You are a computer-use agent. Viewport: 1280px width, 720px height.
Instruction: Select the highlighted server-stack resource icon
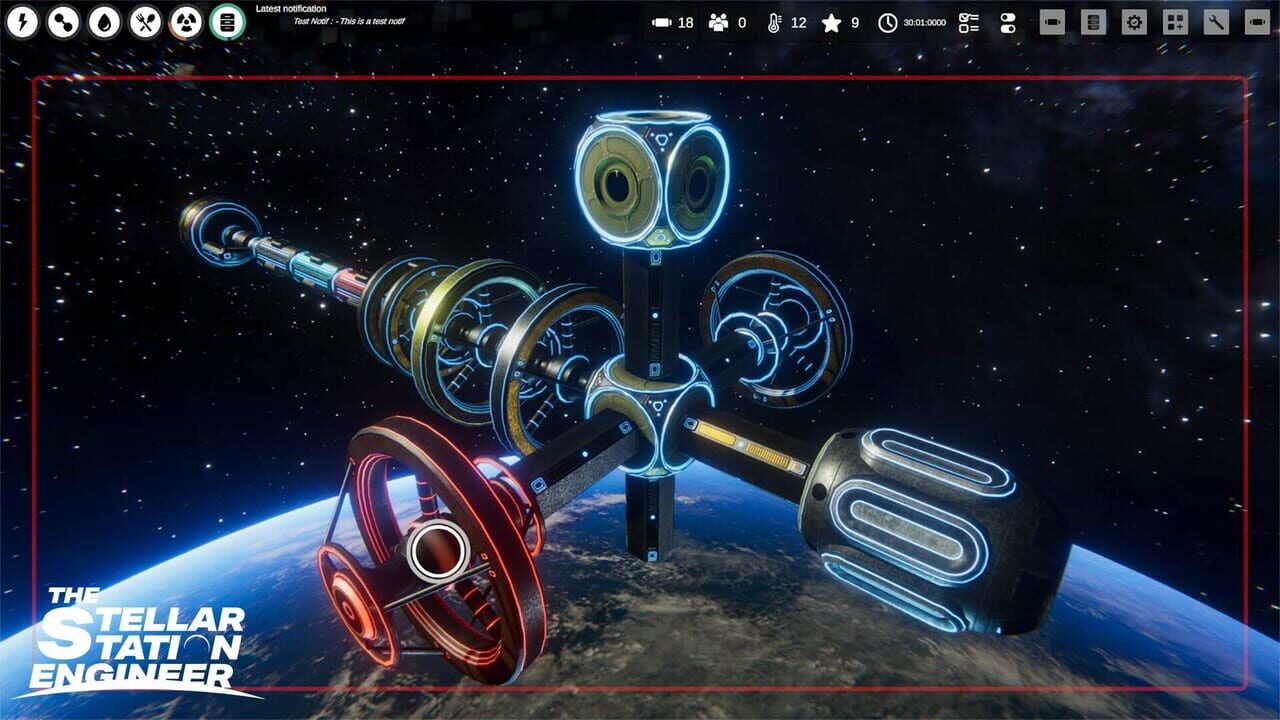coord(229,21)
